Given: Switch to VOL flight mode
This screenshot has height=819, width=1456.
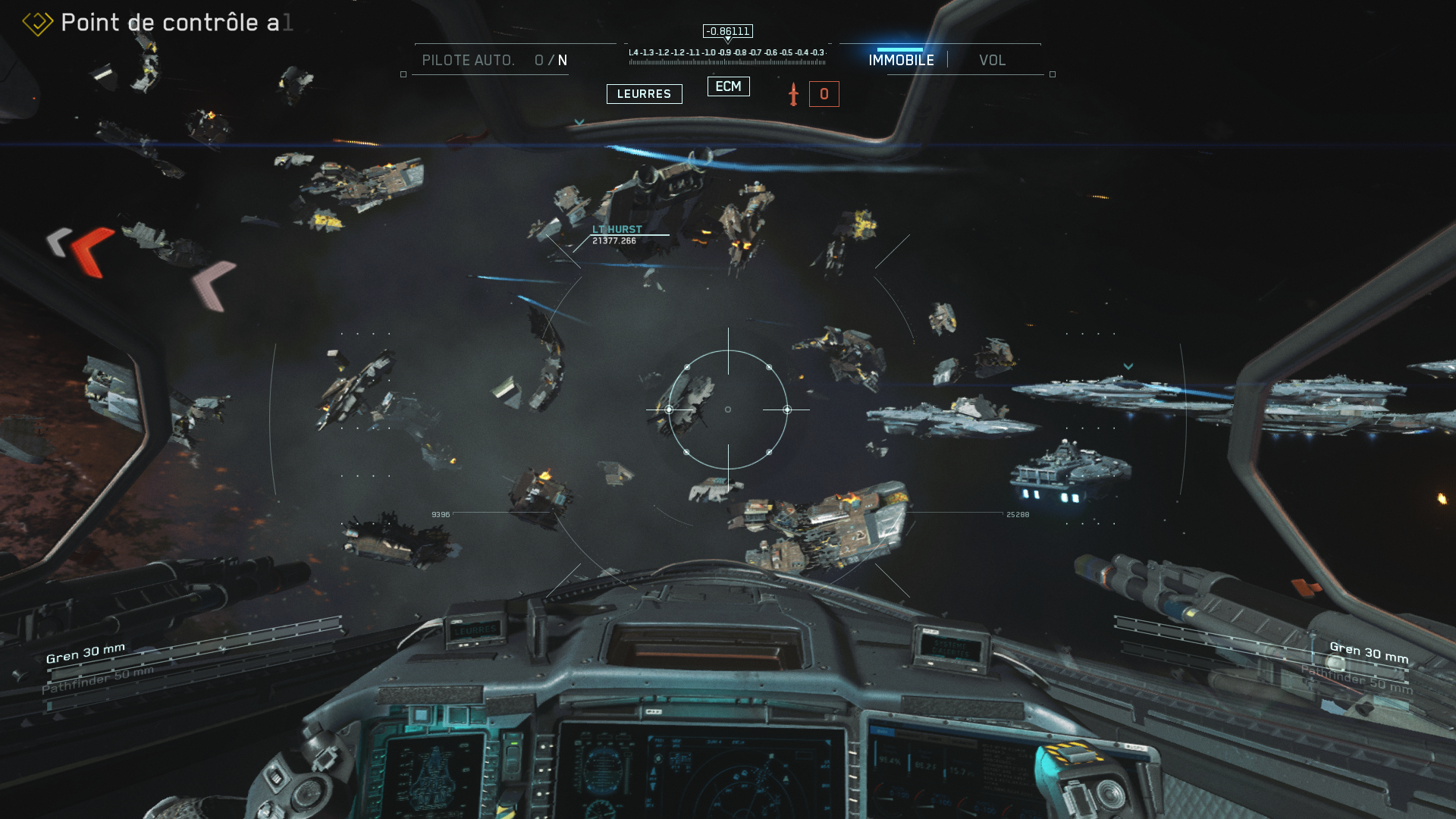Looking at the screenshot, I should (x=992, y=60).
